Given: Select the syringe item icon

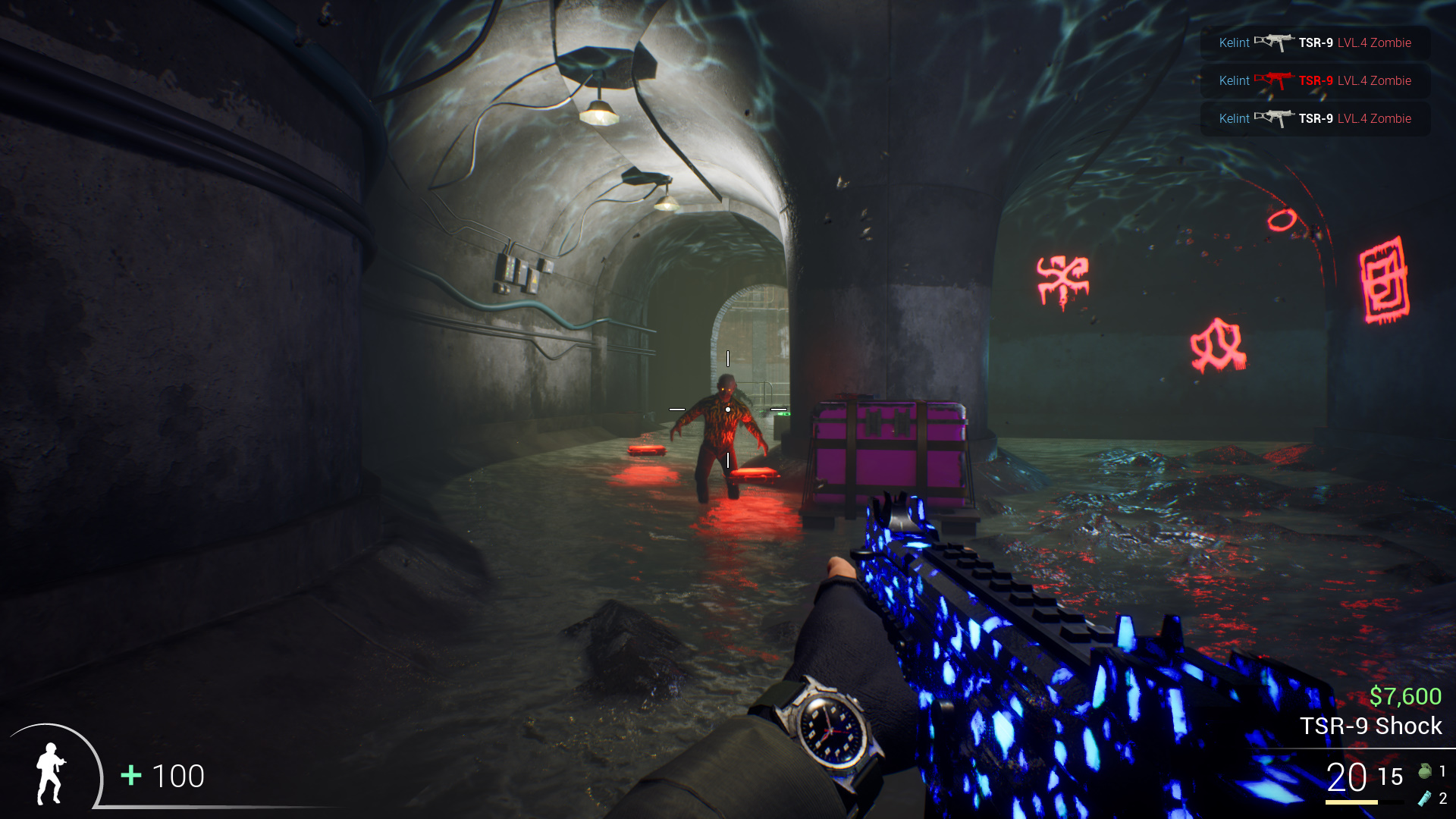Looking at the screenshot, I should pos(1425,798).
